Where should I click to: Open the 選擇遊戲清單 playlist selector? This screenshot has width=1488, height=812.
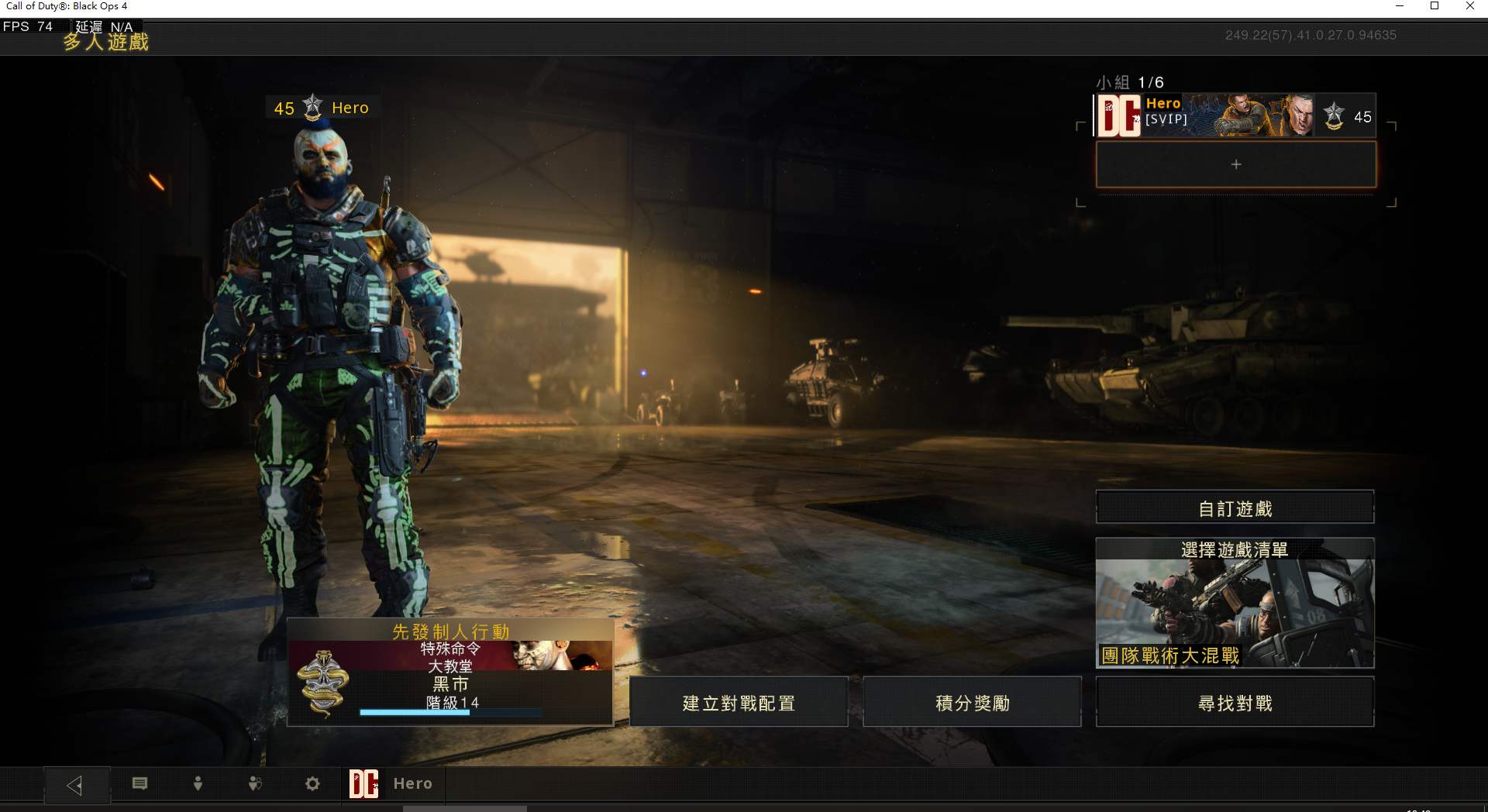click(1235, 603)
